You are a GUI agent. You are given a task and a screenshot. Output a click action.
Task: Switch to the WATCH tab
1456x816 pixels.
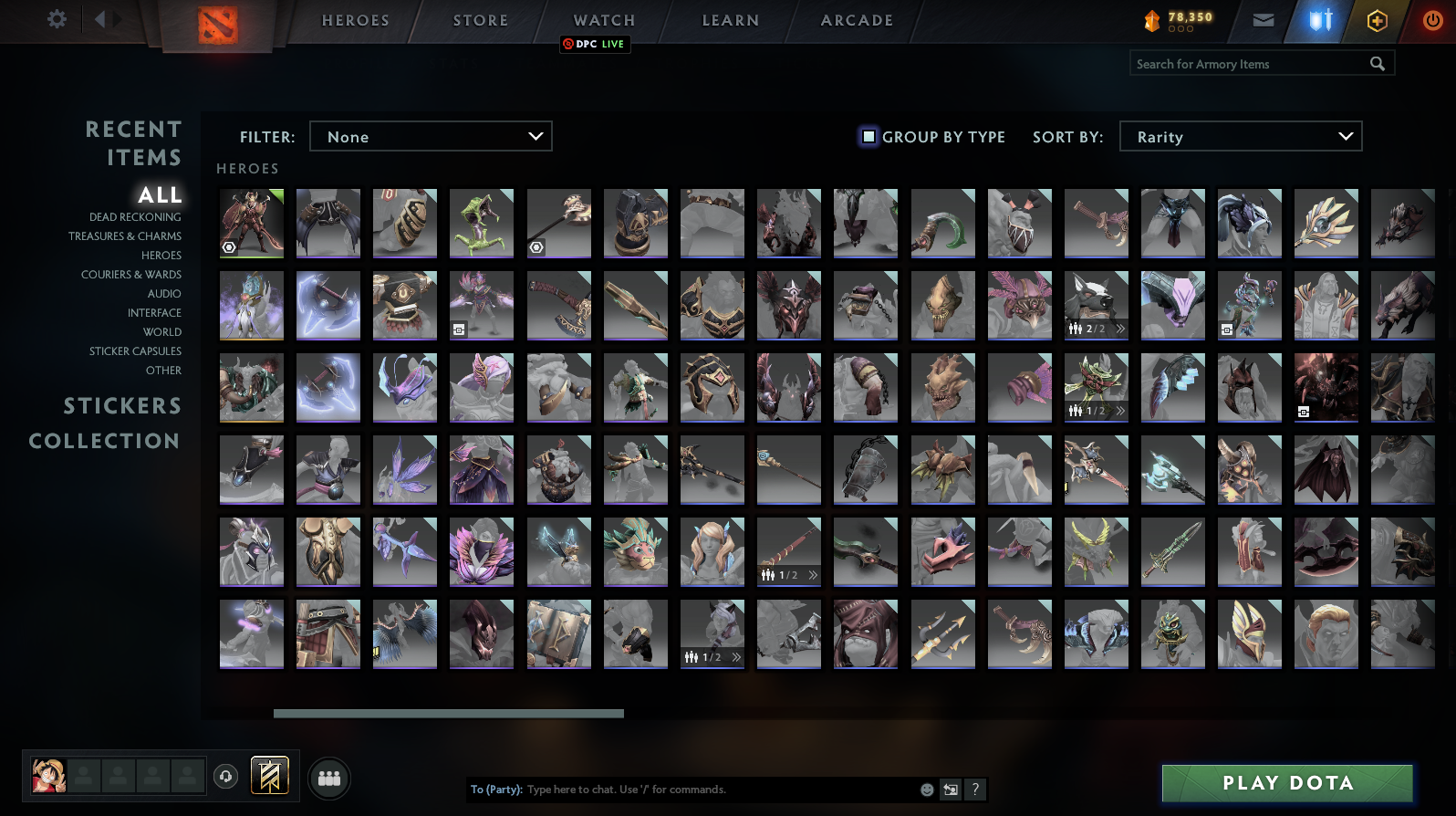603,19
